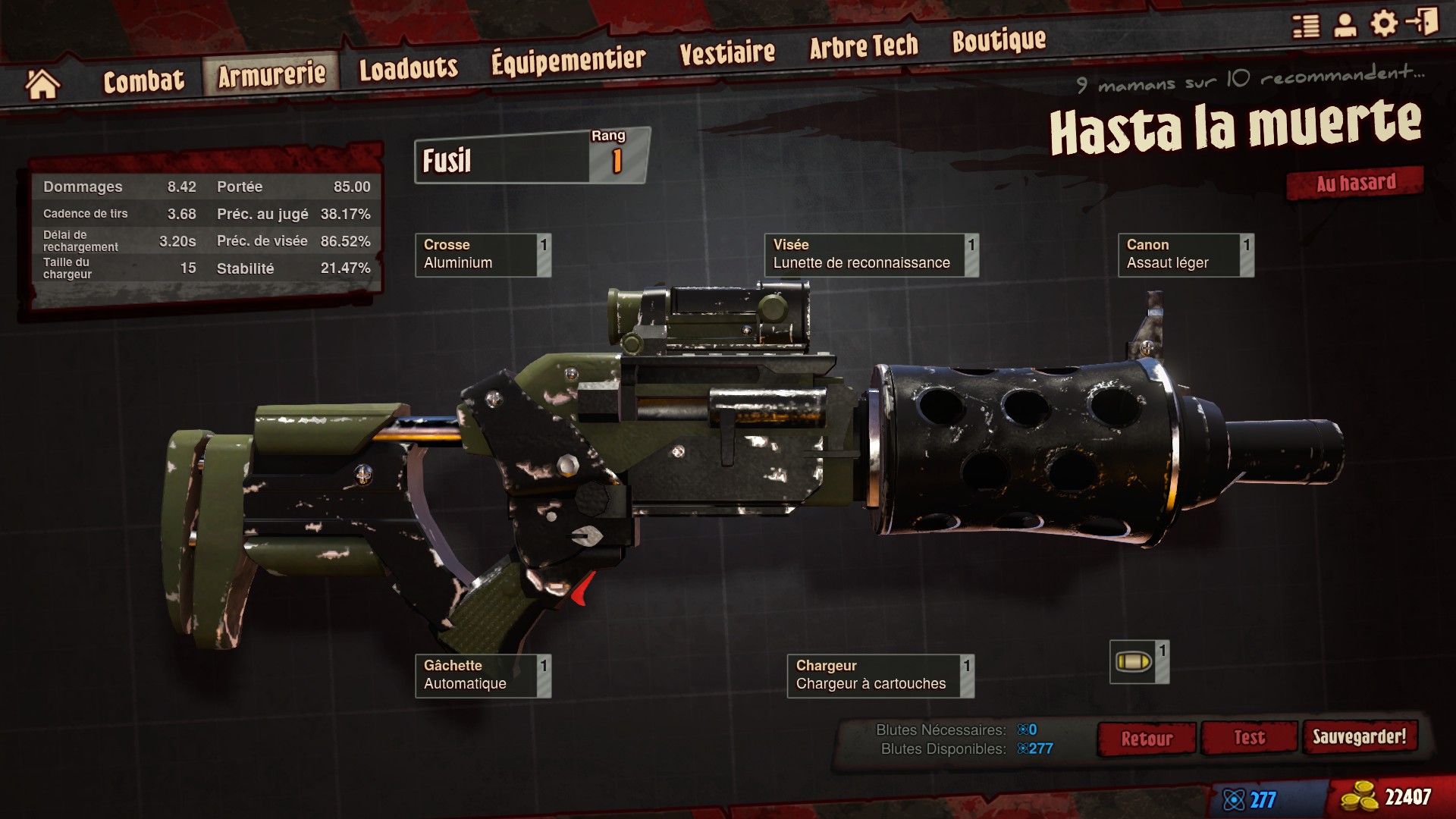The image size is (1456, 819).
Task: Open the Équipementier tab
Action: coord(568,60)
